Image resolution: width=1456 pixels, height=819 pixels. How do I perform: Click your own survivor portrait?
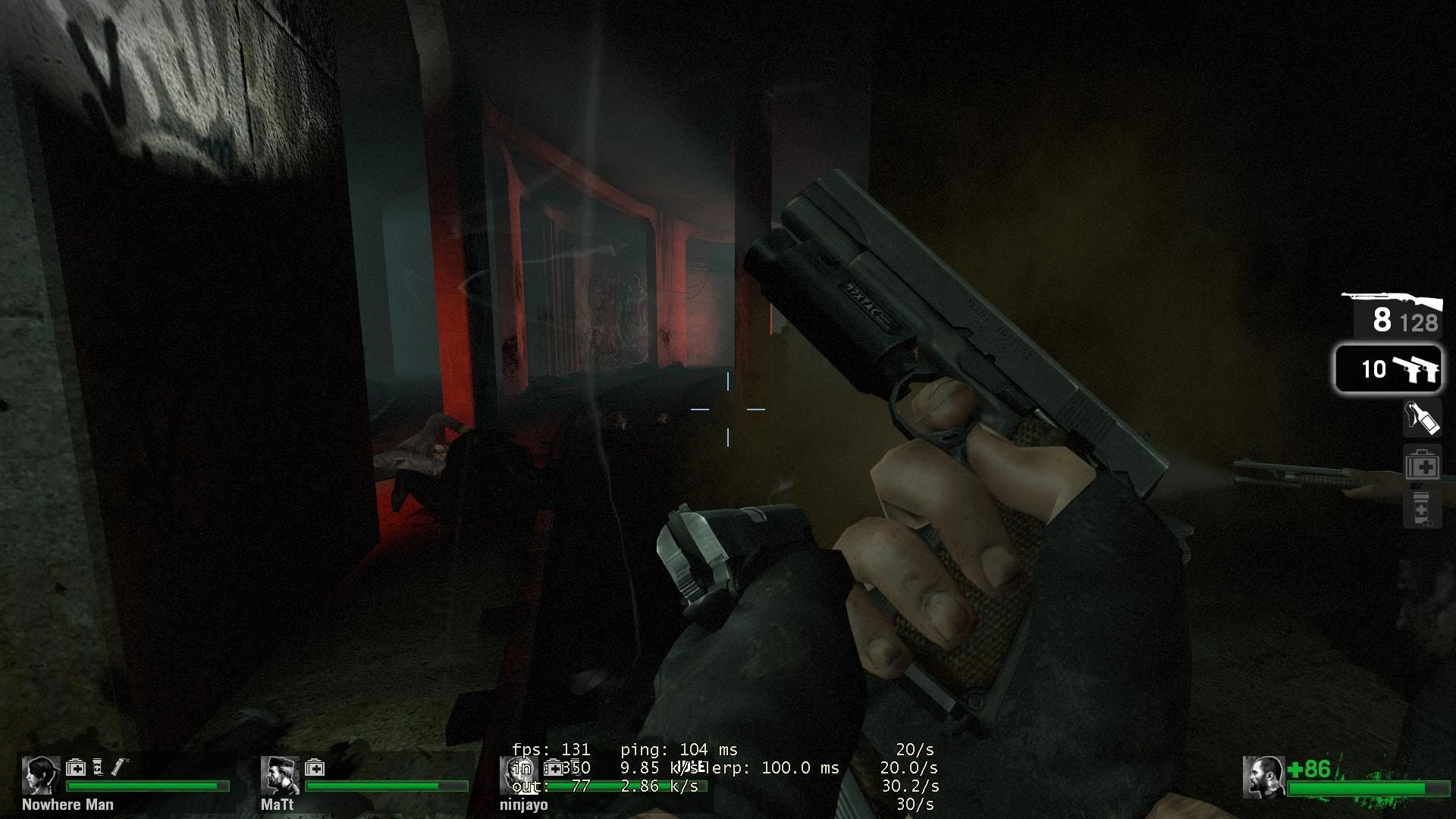coord(1263,777)
